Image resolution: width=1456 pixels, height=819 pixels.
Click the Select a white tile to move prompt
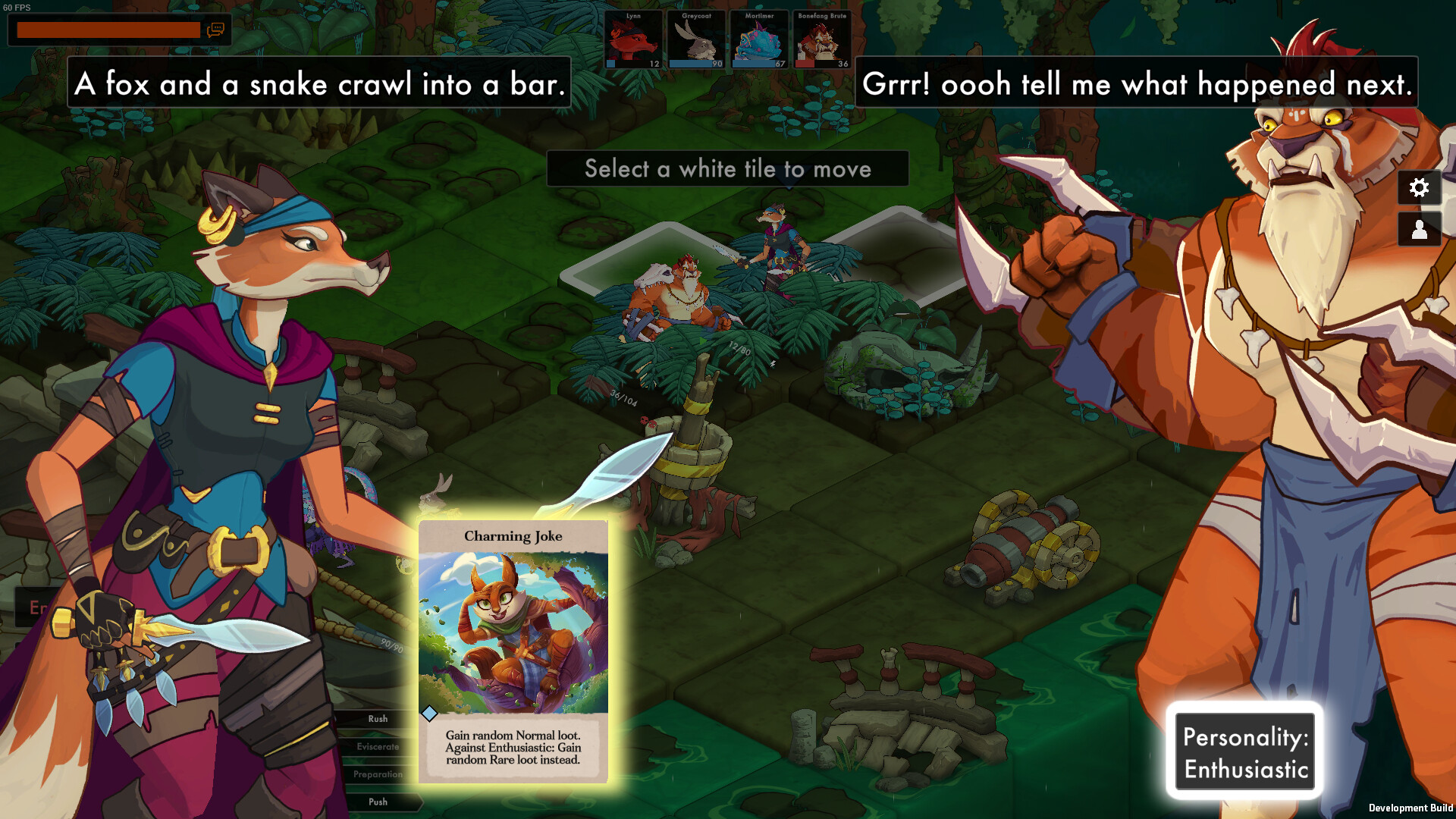click(x=727, y=169)
